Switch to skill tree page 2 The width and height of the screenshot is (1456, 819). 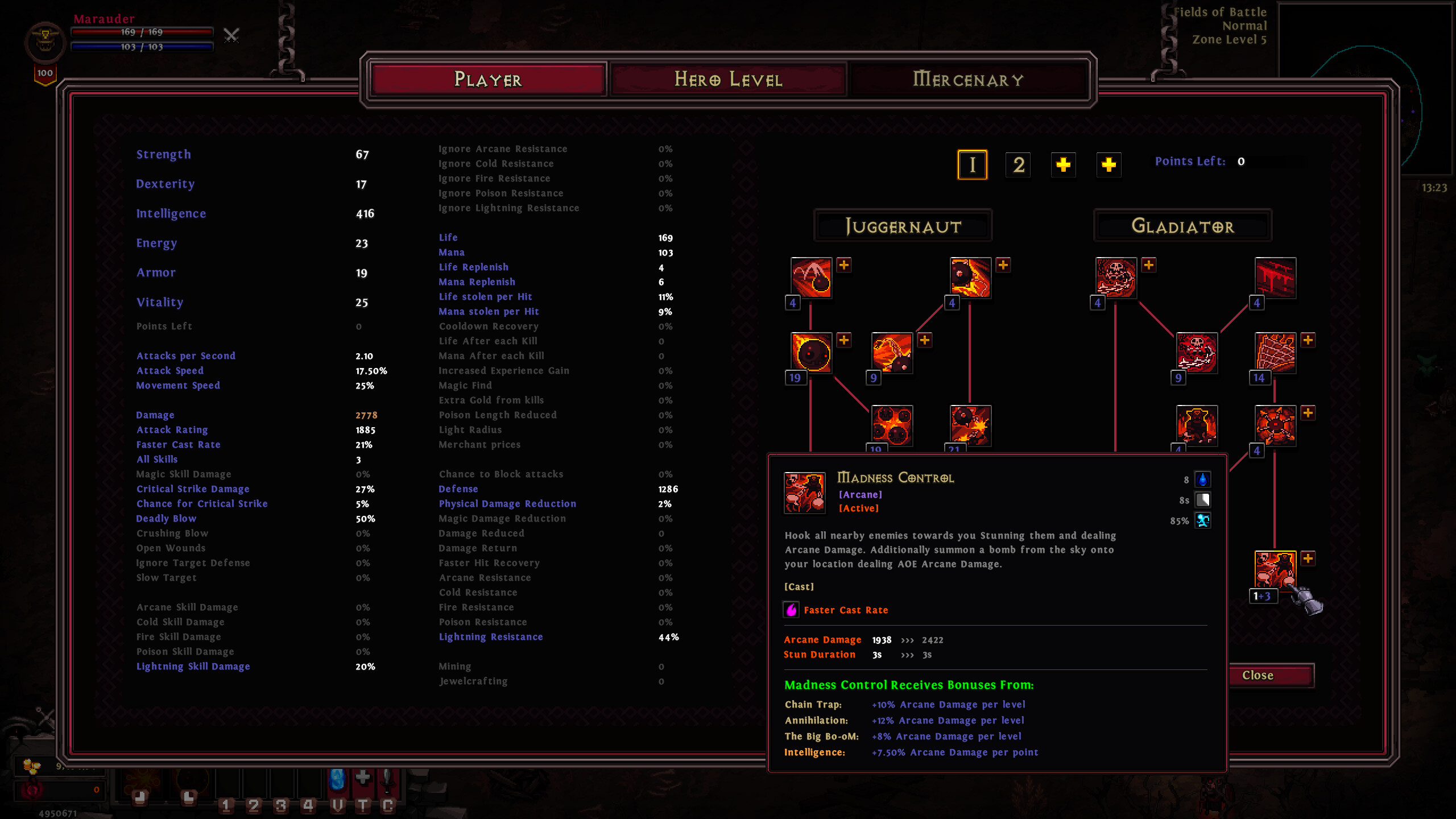coord(1018,165)
